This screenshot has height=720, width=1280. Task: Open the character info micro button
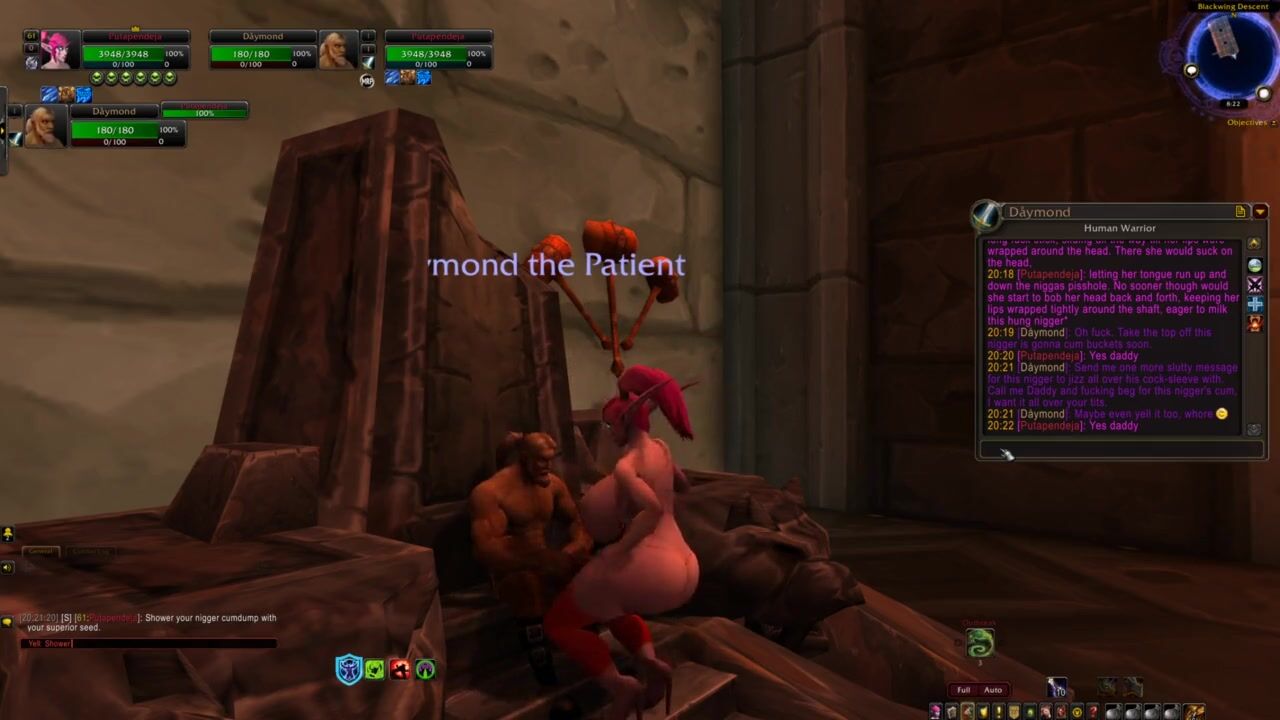click(936, 712)
